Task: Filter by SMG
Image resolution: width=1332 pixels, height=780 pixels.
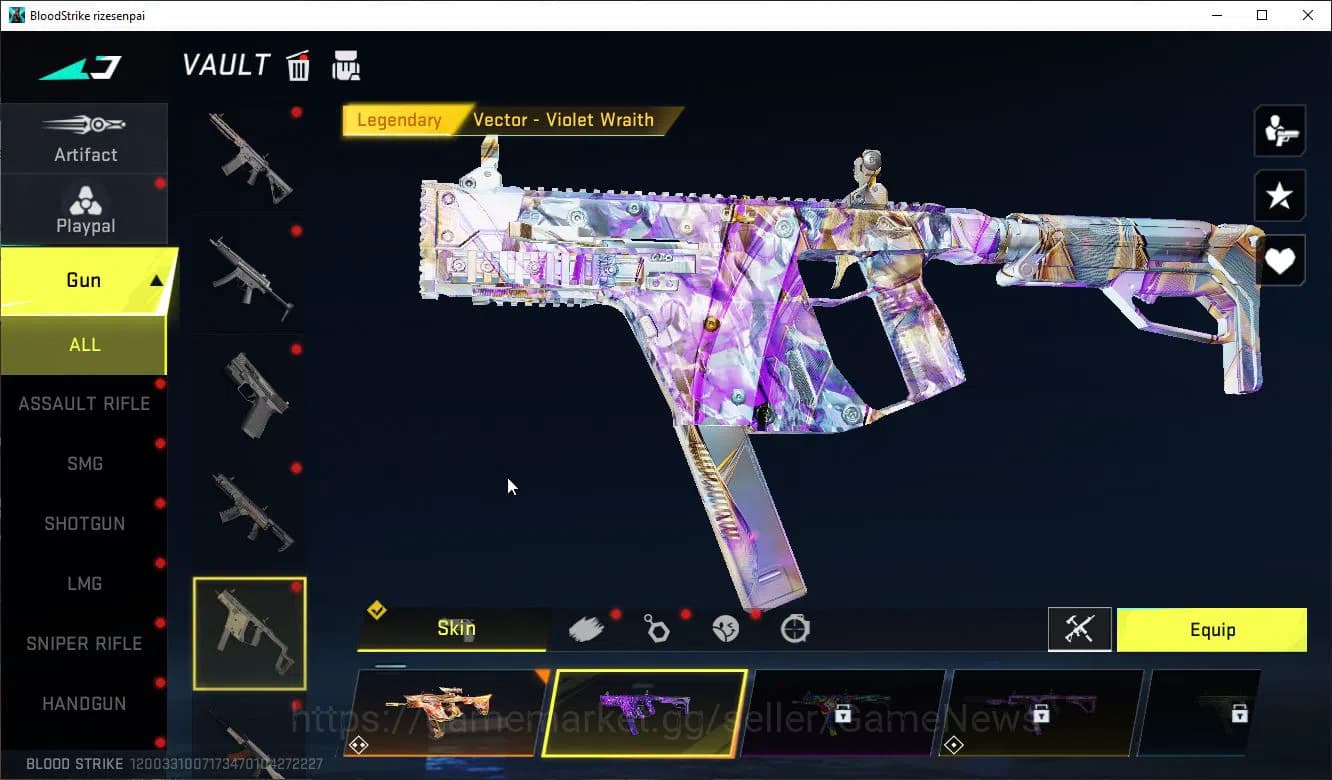Action: (x=84, y=464)
